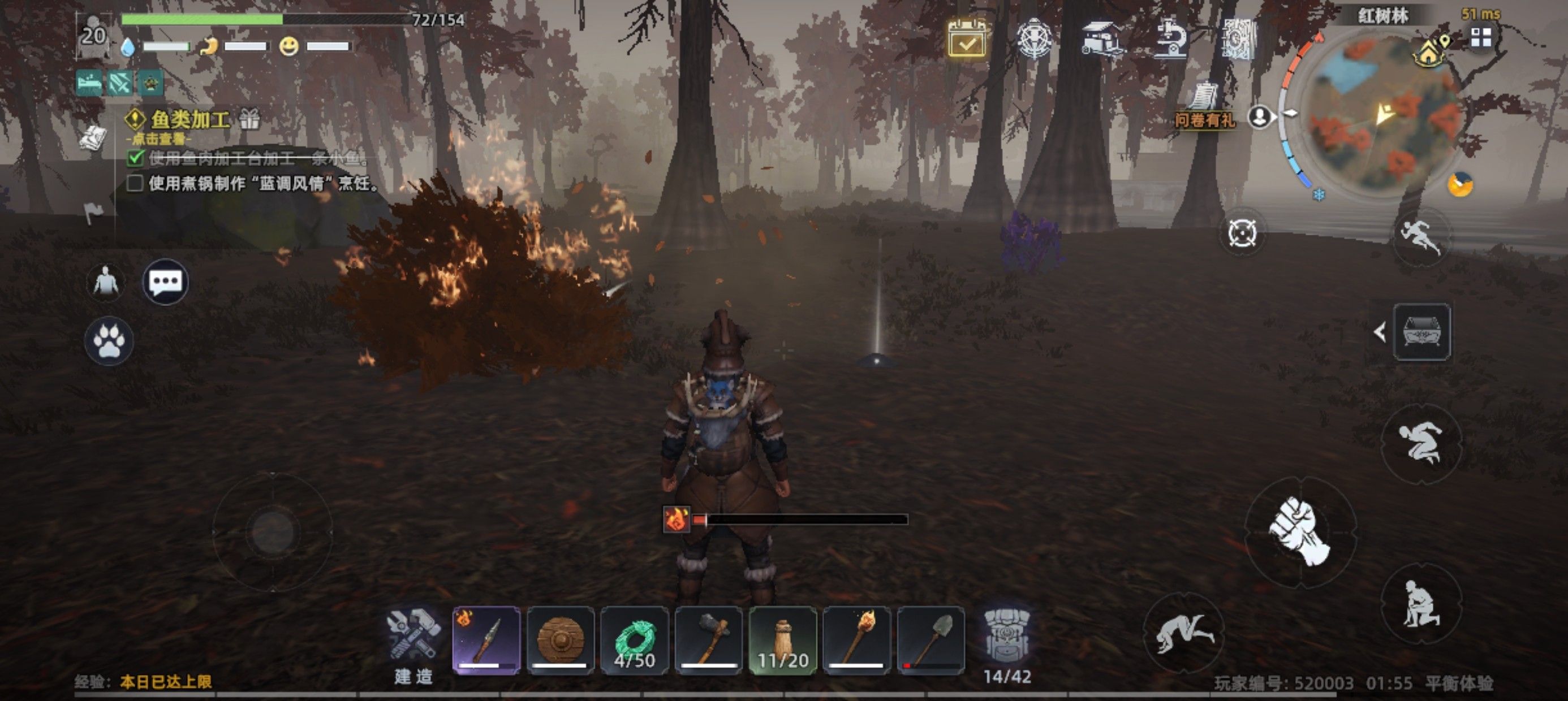
Task: Open the four-square grid menu
Action: tap(1481, 38)
